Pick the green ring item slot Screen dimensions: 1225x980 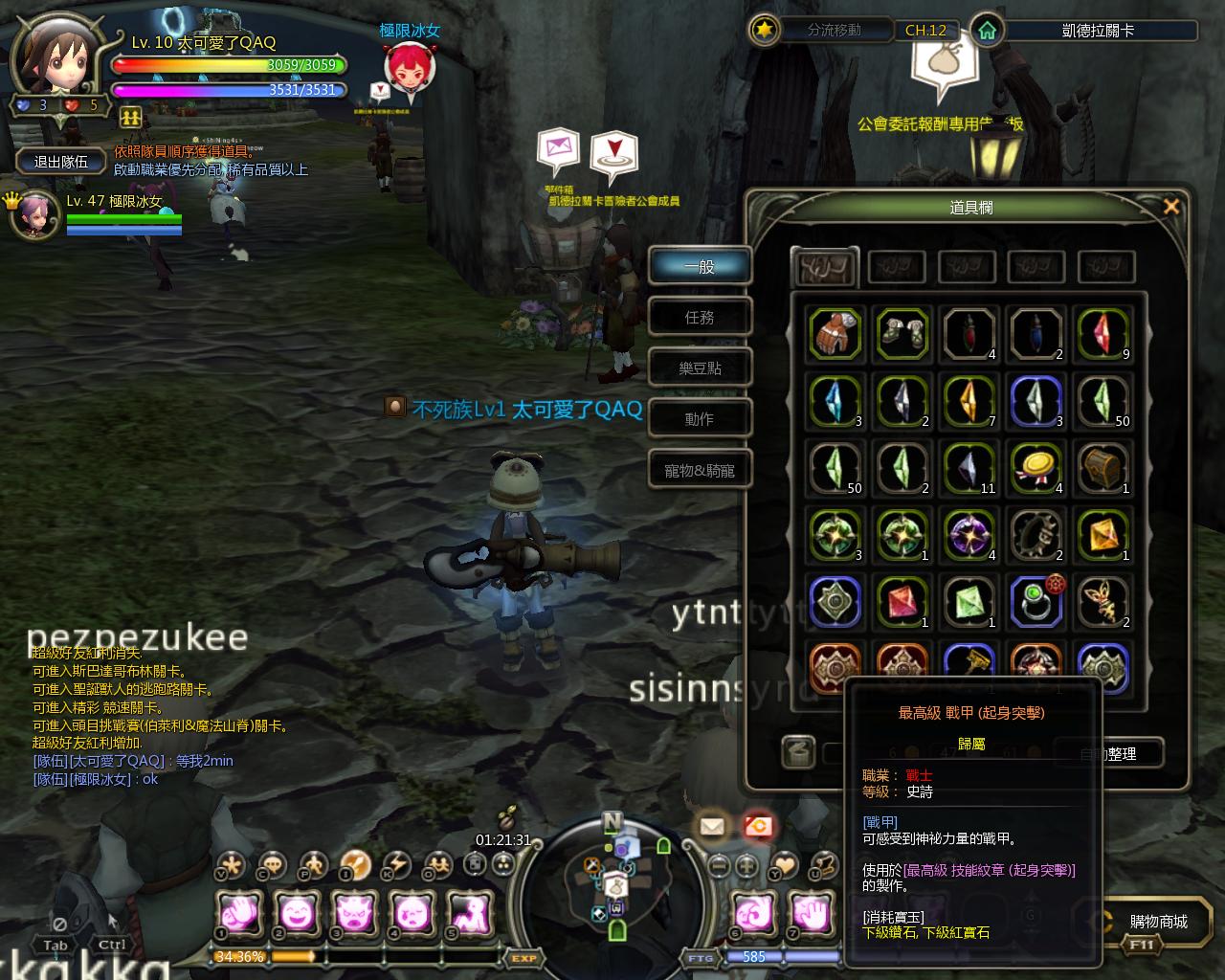(1036, 602)
